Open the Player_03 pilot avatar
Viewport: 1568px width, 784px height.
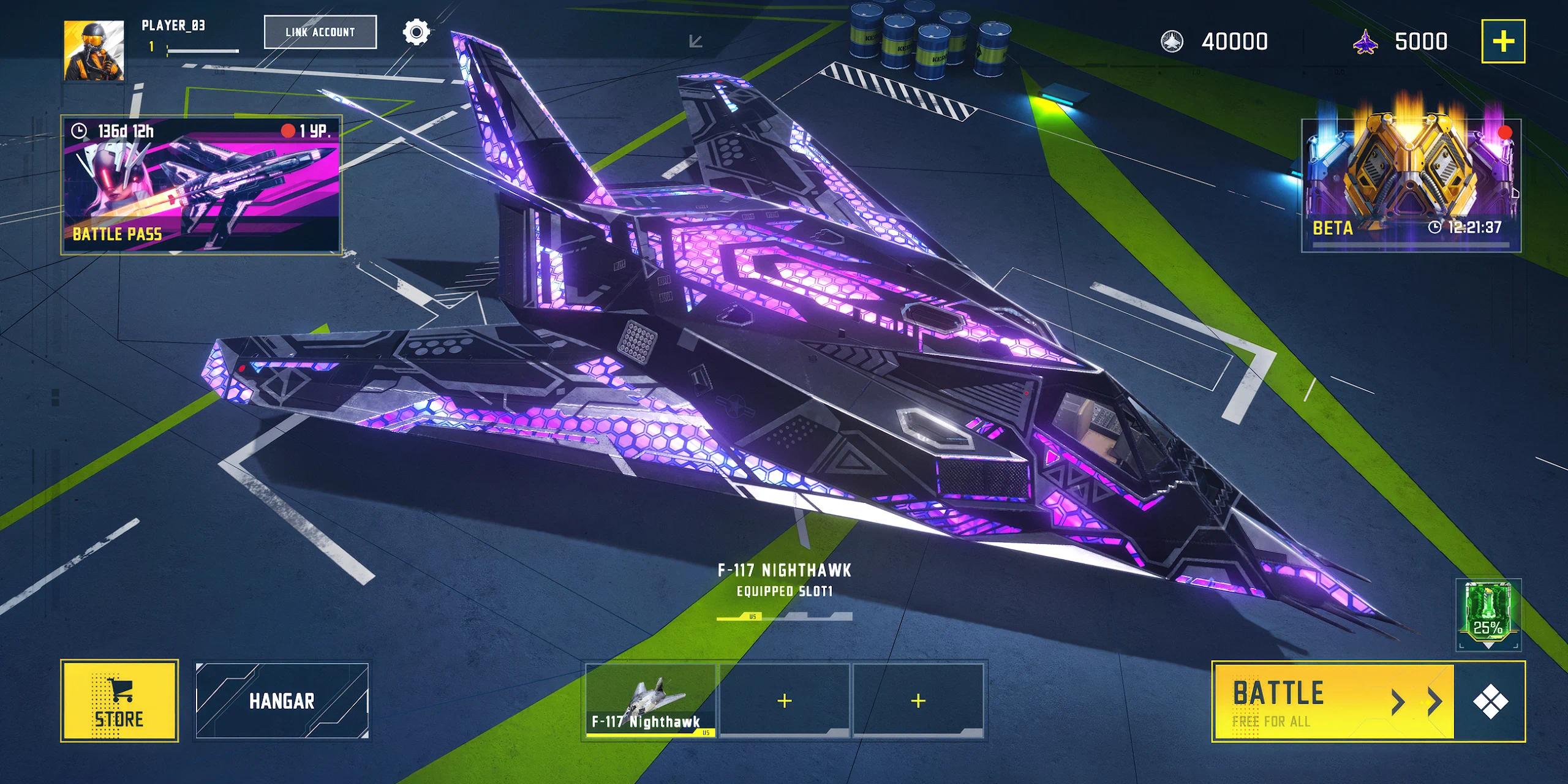click(94, 50)
